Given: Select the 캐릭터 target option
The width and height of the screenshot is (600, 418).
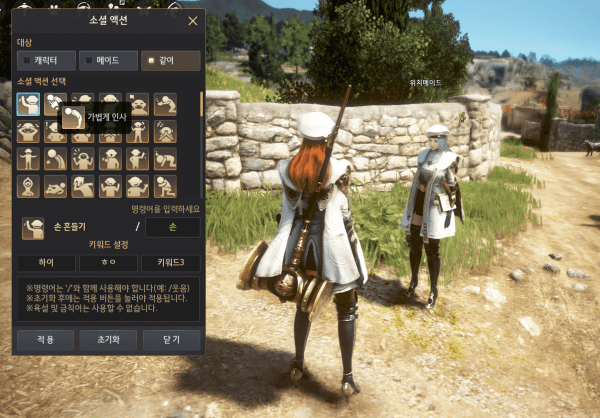Looking at the screenshot, I should pyautogui.click(x=44, y=61).
